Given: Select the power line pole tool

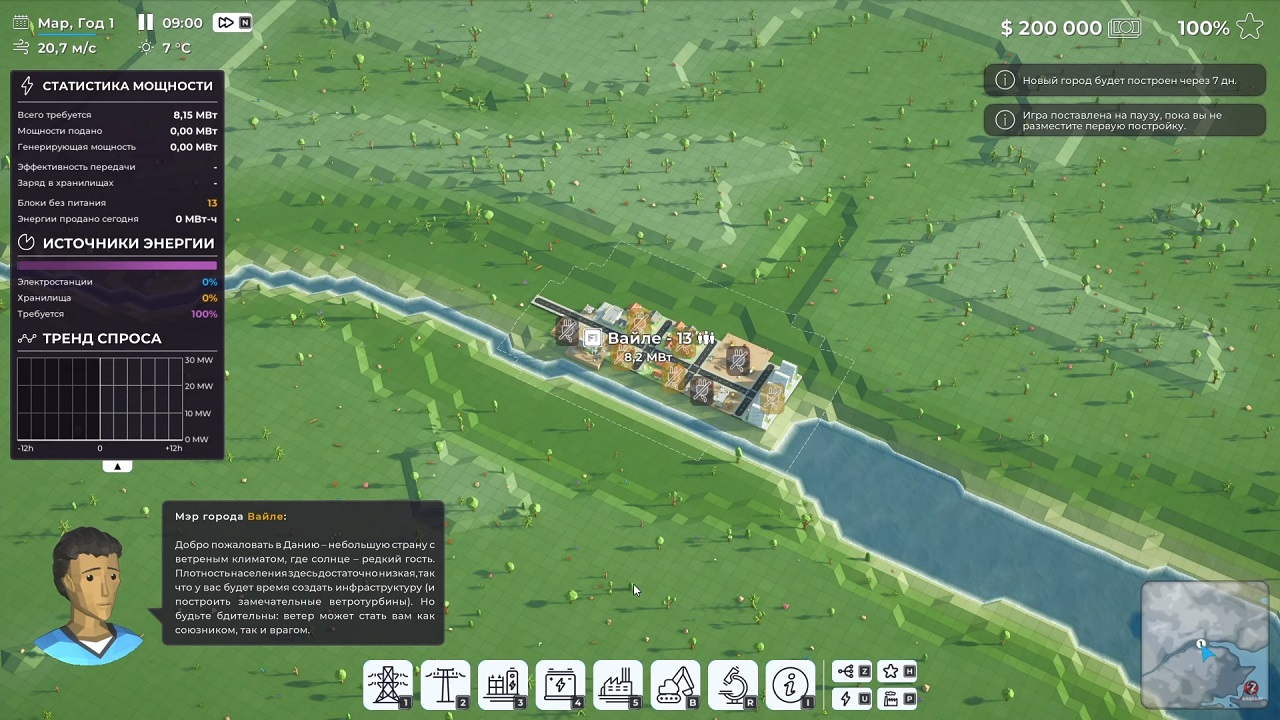Looking at the screenshot, I should (445, 685).
